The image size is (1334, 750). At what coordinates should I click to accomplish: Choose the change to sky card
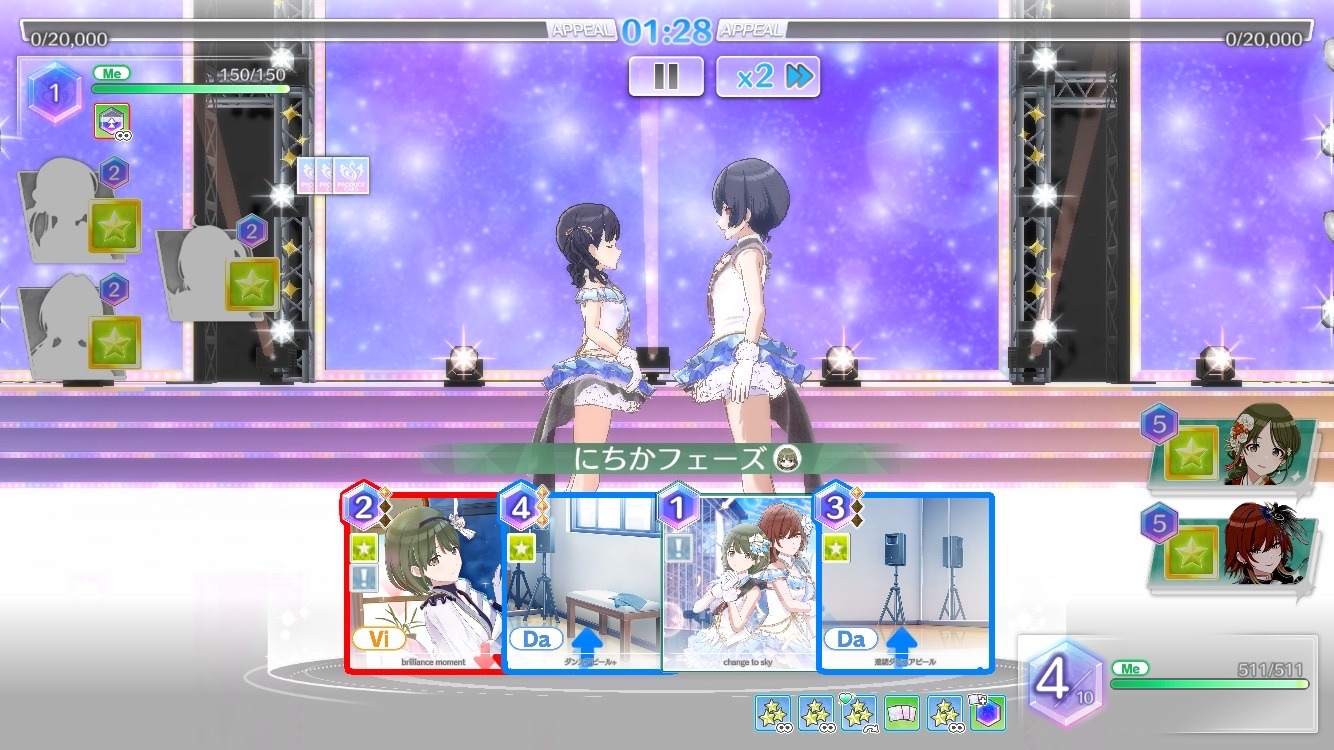point(740,582)
